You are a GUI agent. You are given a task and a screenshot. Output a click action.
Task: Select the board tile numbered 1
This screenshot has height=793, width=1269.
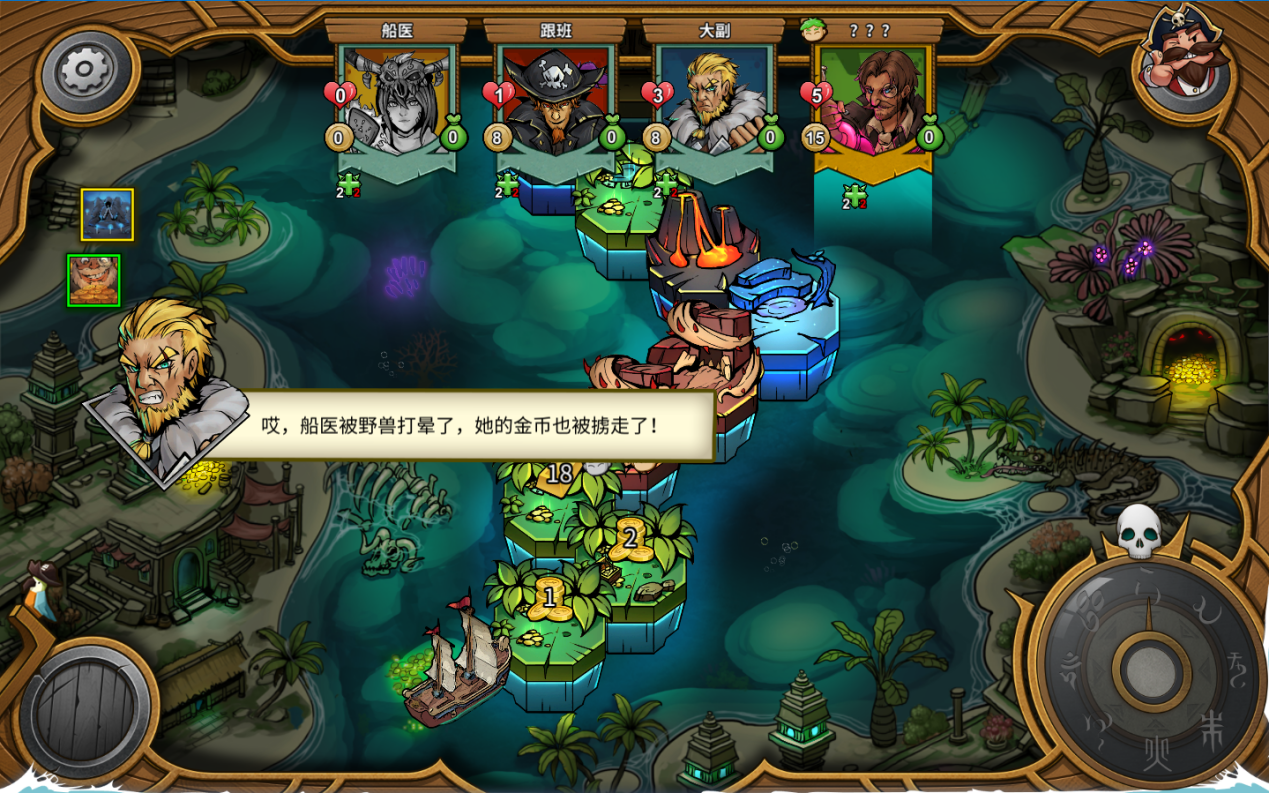coord(548,598)
